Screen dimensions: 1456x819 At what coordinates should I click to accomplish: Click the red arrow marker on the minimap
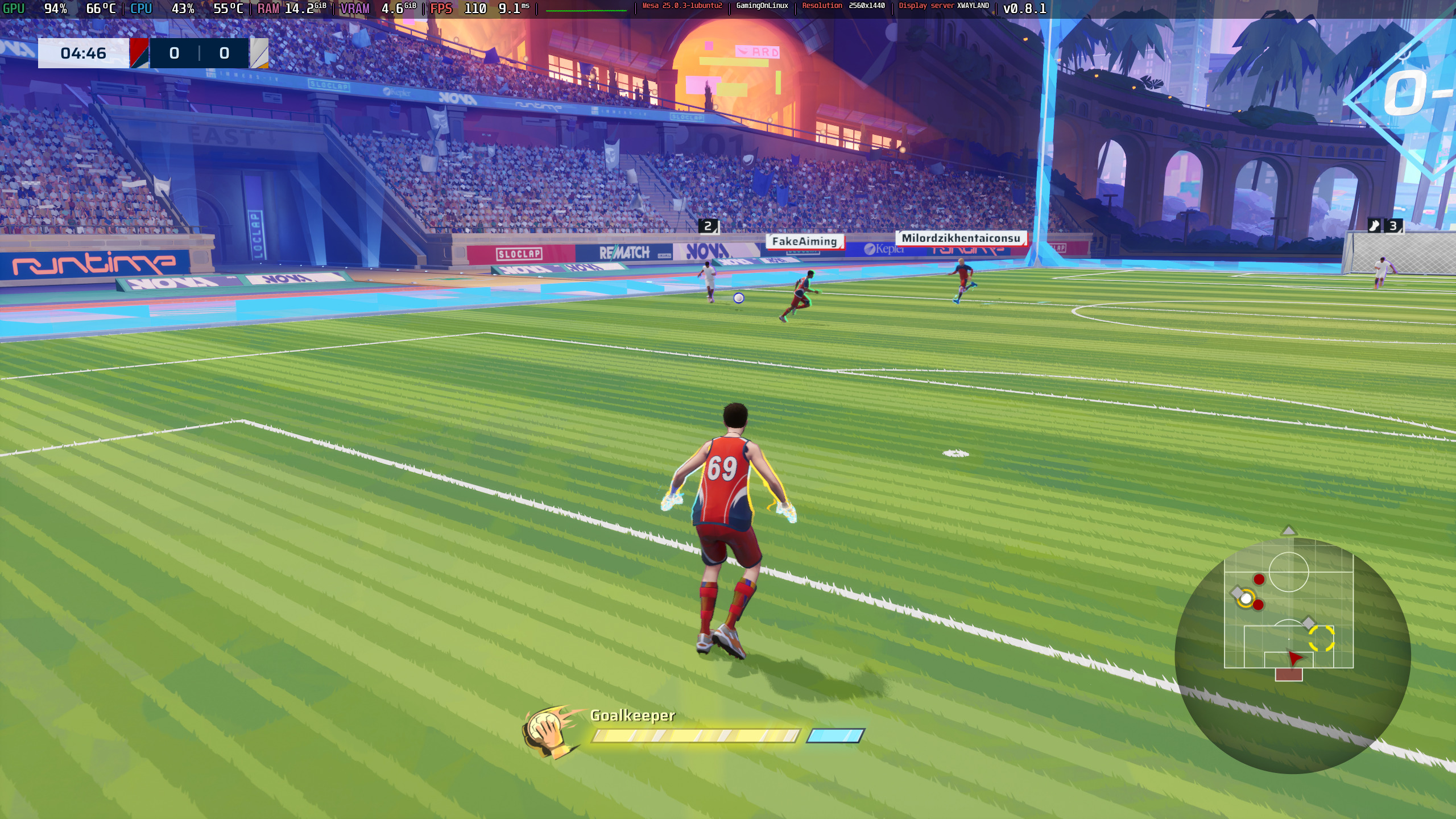pyautogui.click(x=1295, y=658)
